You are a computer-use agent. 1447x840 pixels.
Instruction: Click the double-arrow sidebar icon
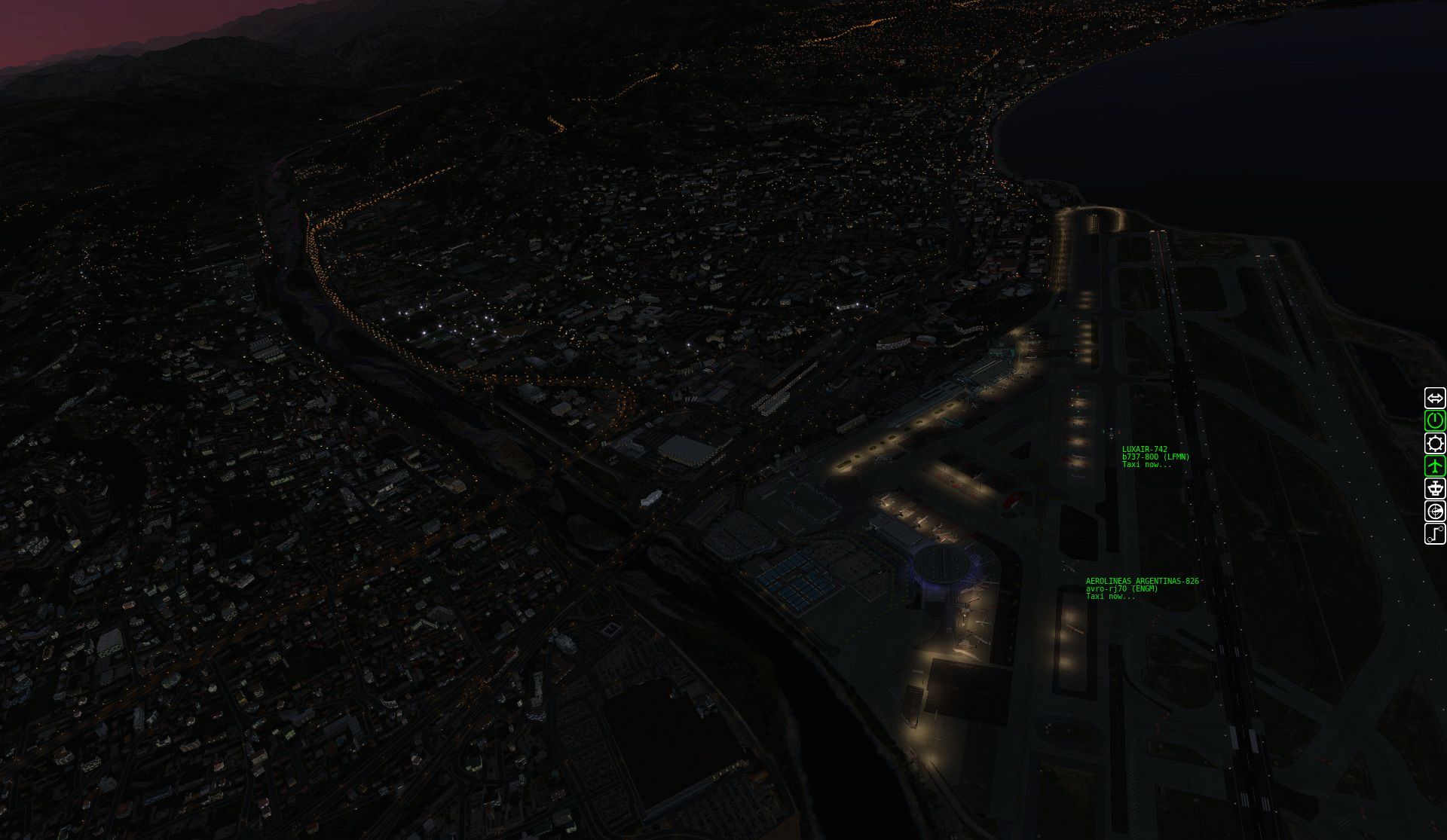coord(1434,398)
